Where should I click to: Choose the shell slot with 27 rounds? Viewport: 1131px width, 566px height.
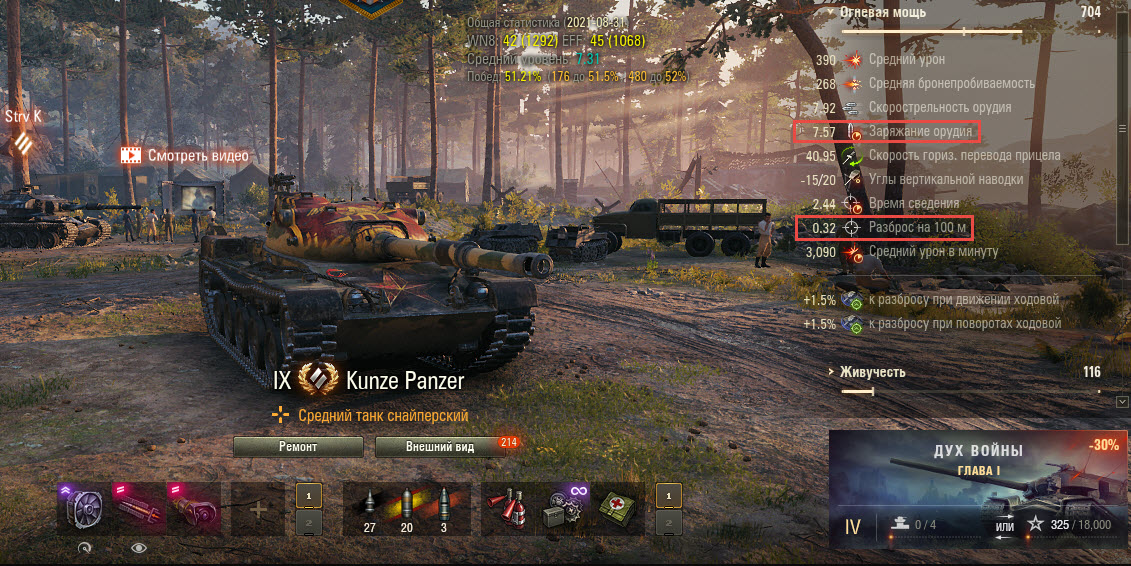[370, 509]
